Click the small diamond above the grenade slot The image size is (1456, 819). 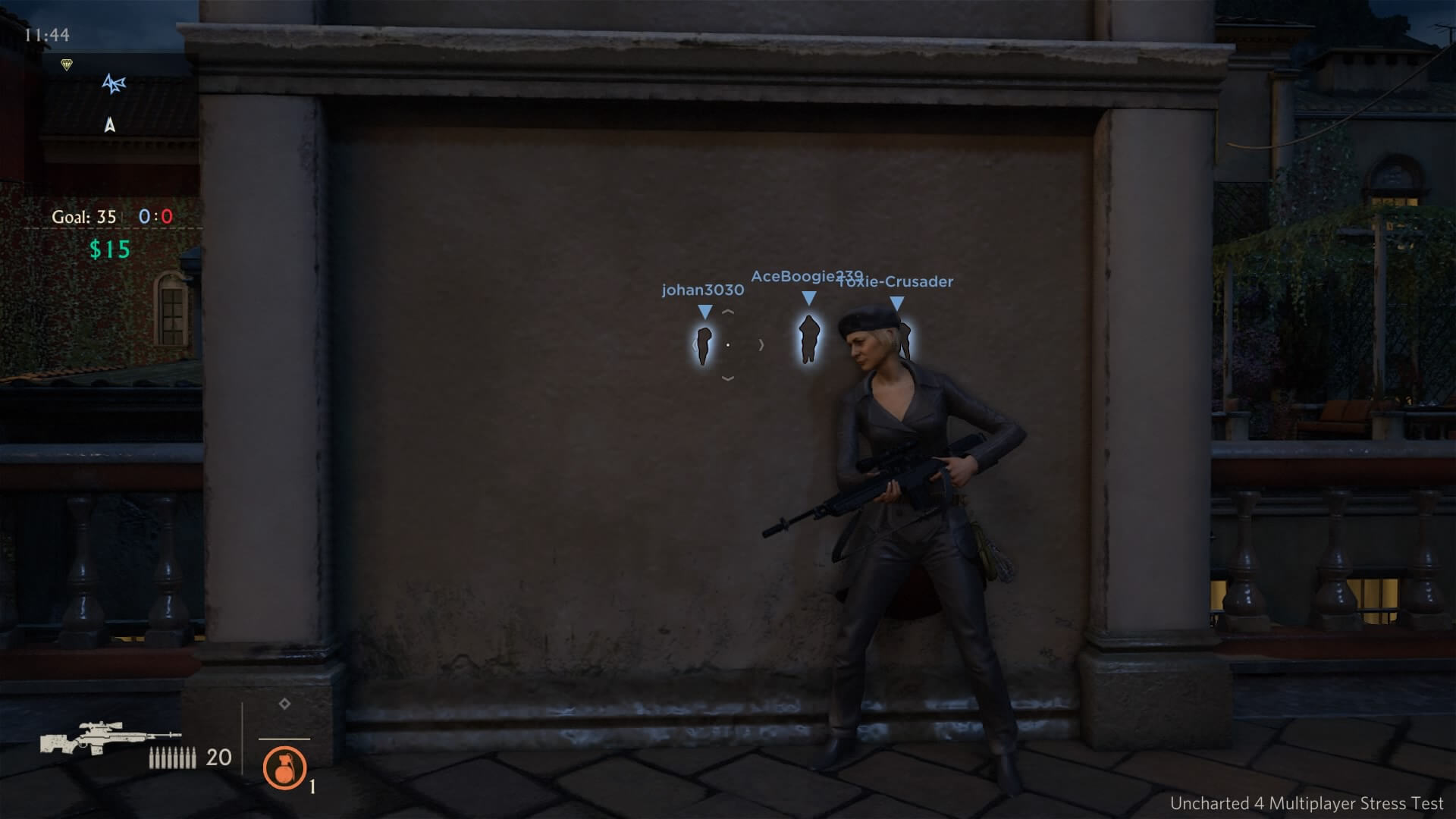[284, 705]
